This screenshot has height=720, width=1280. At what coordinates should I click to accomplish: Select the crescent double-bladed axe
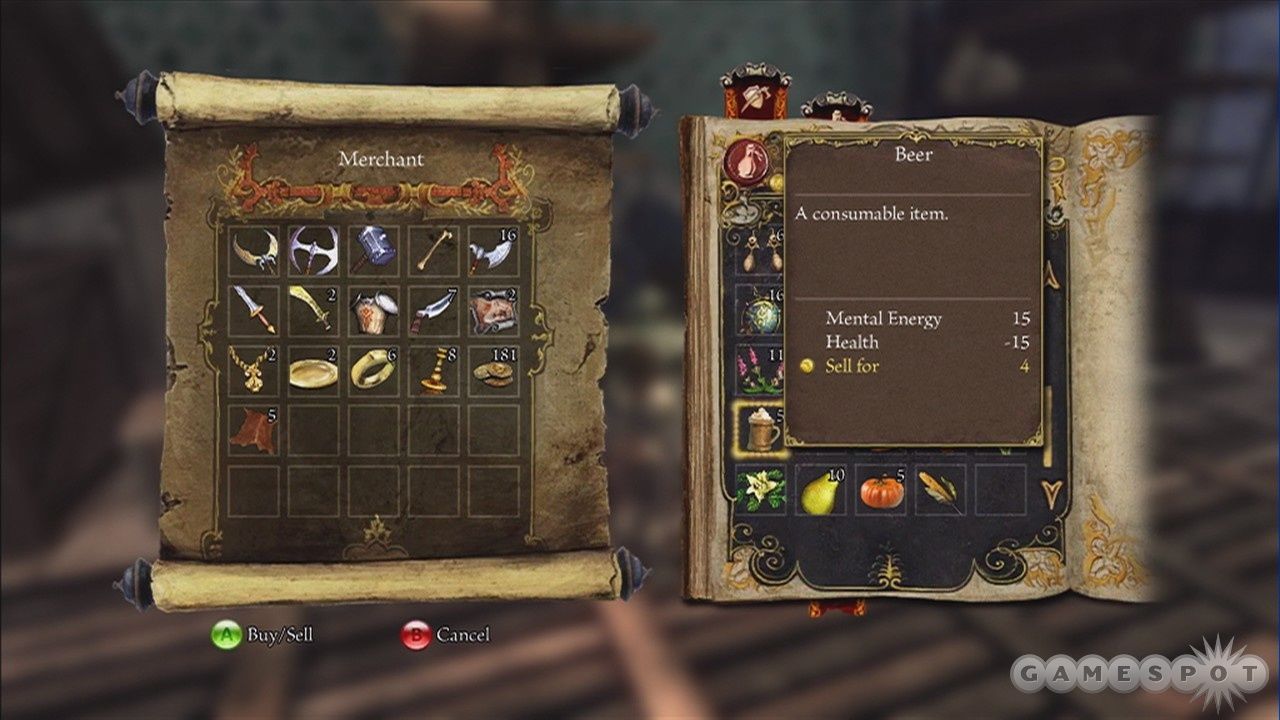click(x=254, y=250)
